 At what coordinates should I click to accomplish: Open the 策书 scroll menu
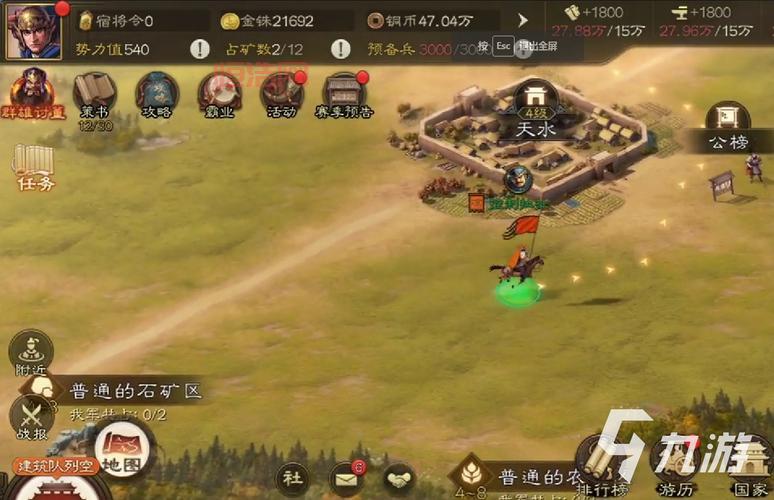(95, 95)
